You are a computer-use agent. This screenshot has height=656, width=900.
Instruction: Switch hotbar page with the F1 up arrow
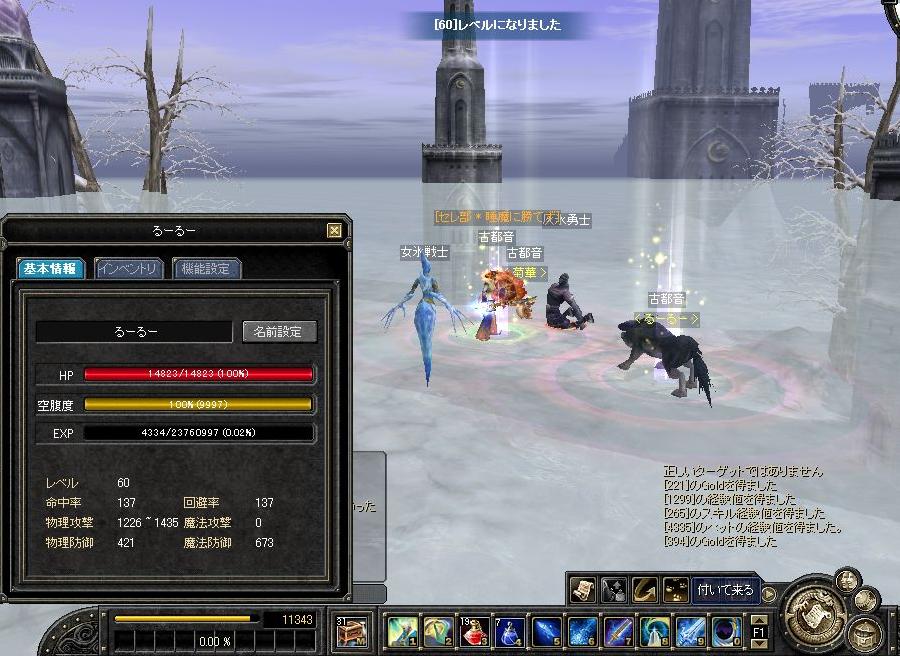pos(758,619)
